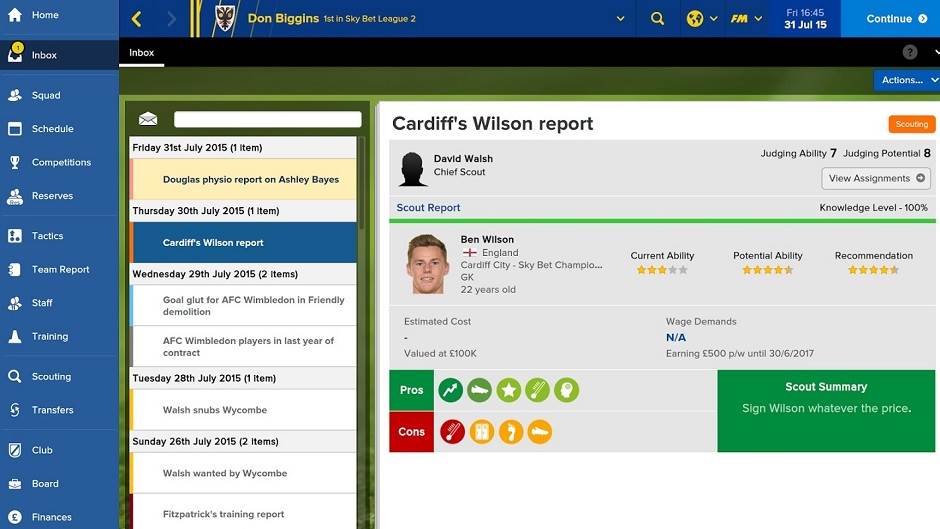Open the Finances screen
940x529 pixels.
coord(51,517)
